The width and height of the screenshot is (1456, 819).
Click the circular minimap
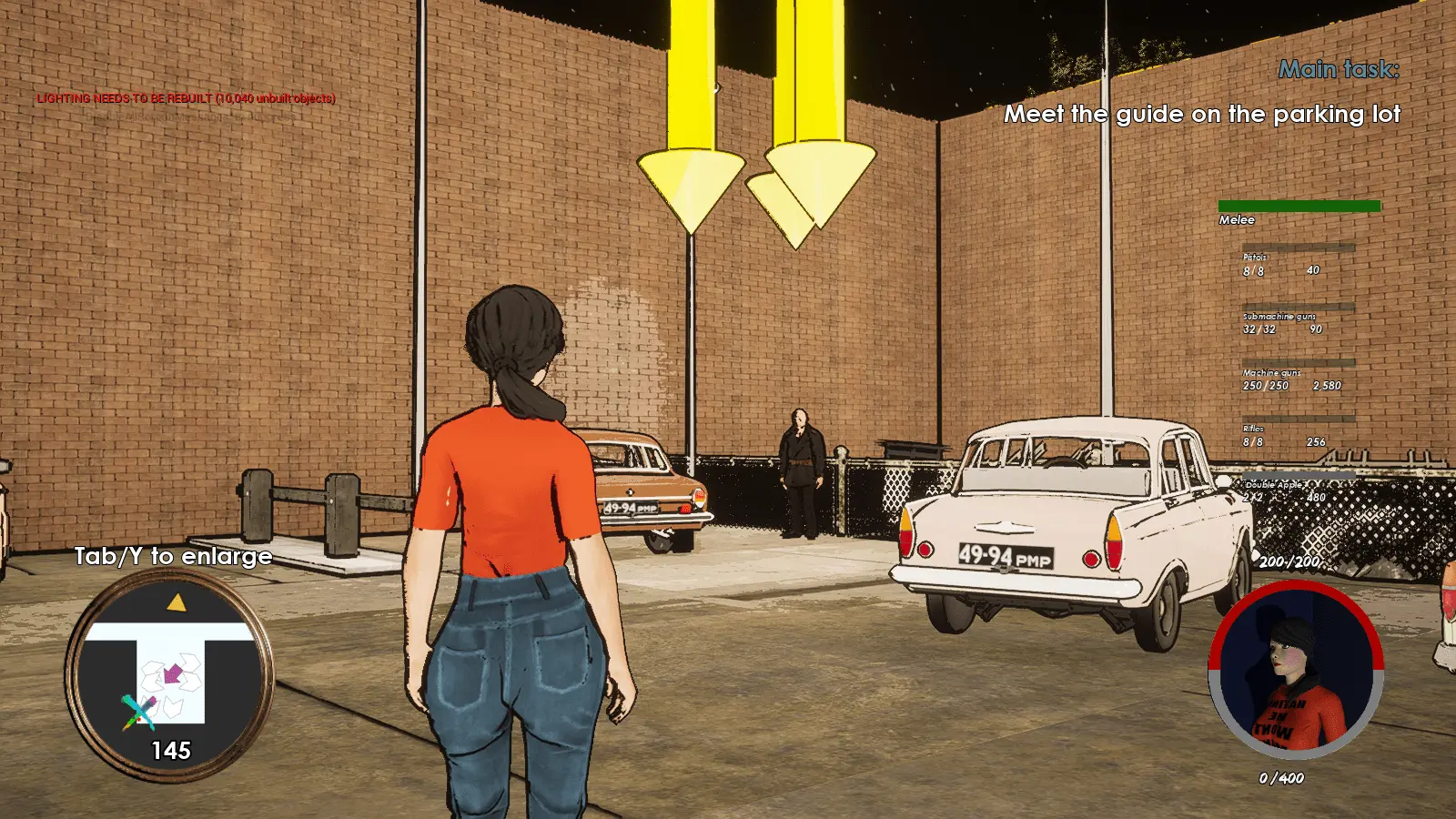coord(169,676)
